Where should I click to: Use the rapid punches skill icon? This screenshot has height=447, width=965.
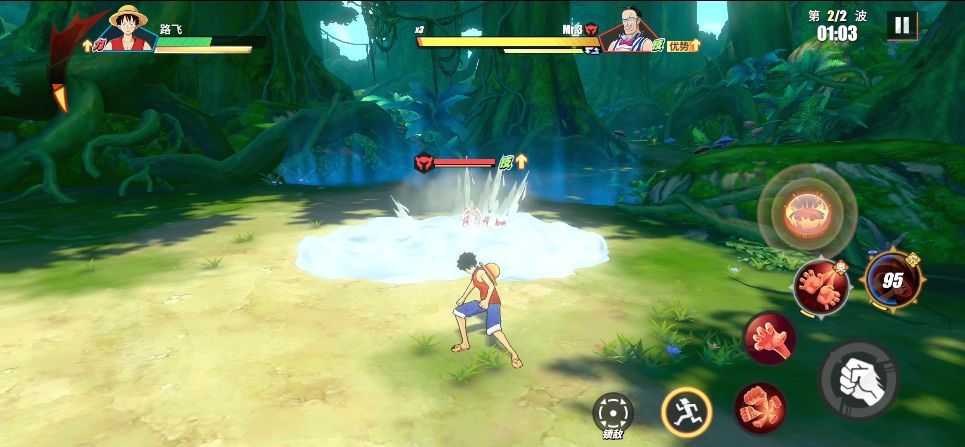[x=760, y=407]
